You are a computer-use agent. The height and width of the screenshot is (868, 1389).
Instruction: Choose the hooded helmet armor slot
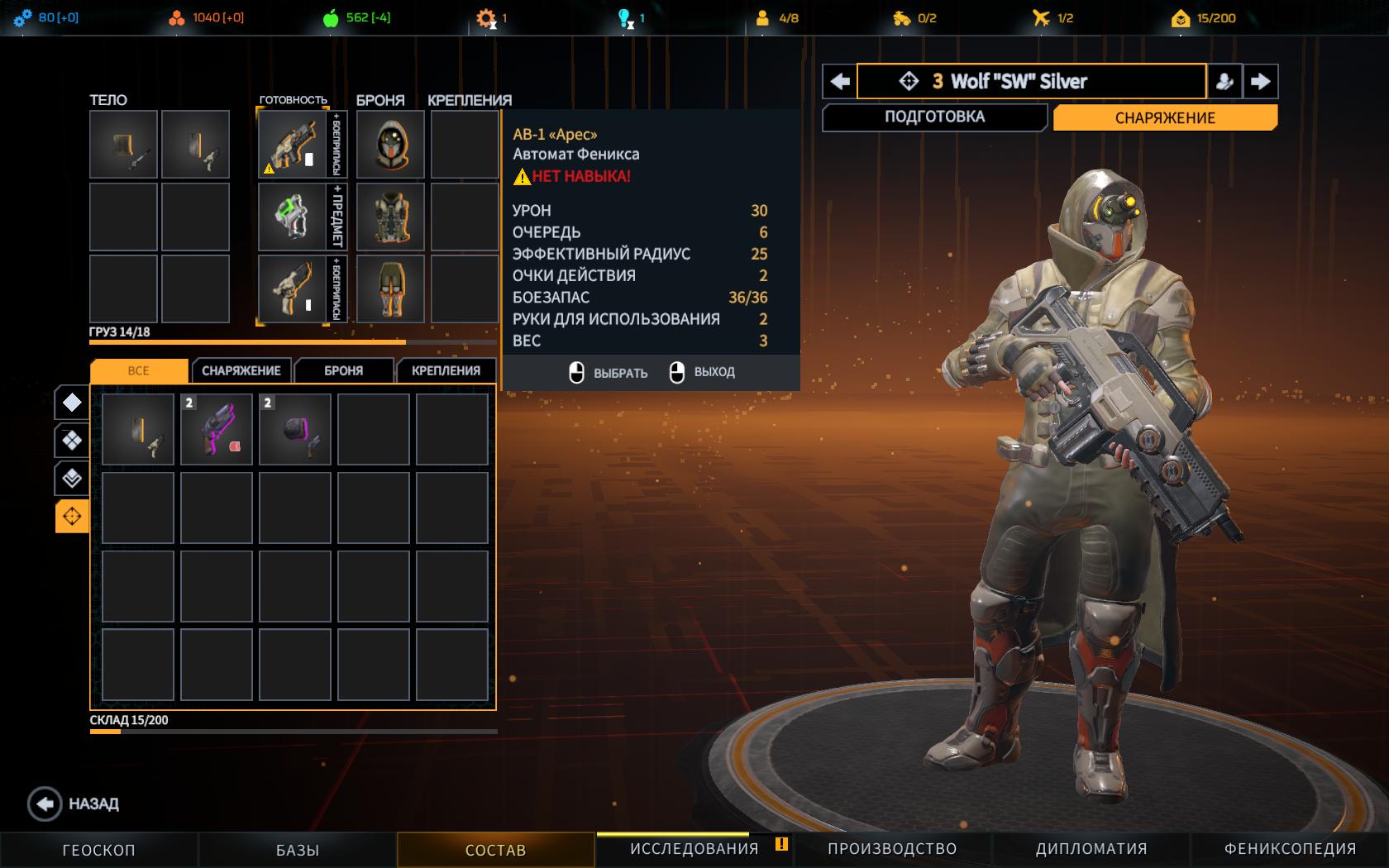coord(390,145)
